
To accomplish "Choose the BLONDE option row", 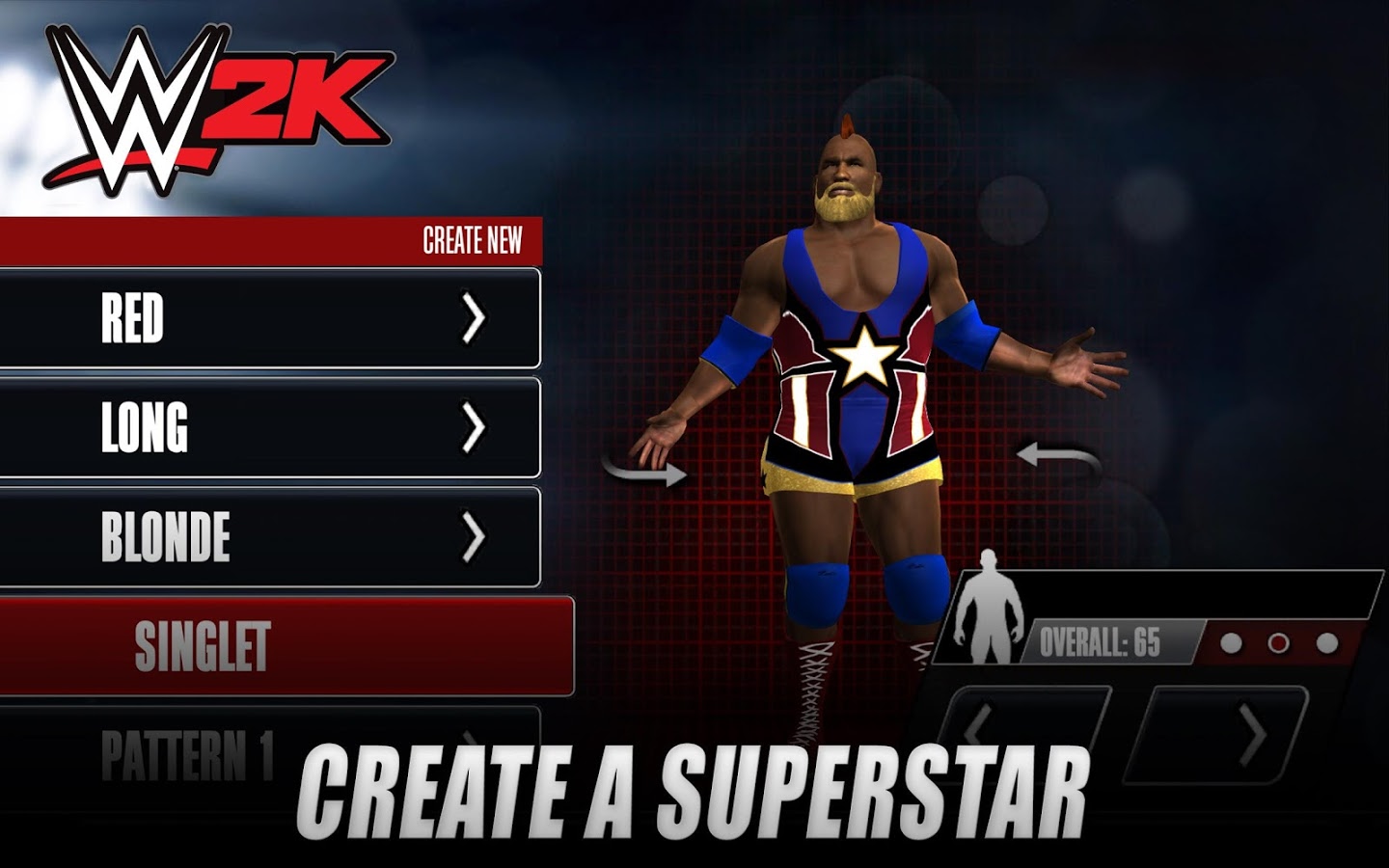I will pyautogui.click(x=270, y=537).
